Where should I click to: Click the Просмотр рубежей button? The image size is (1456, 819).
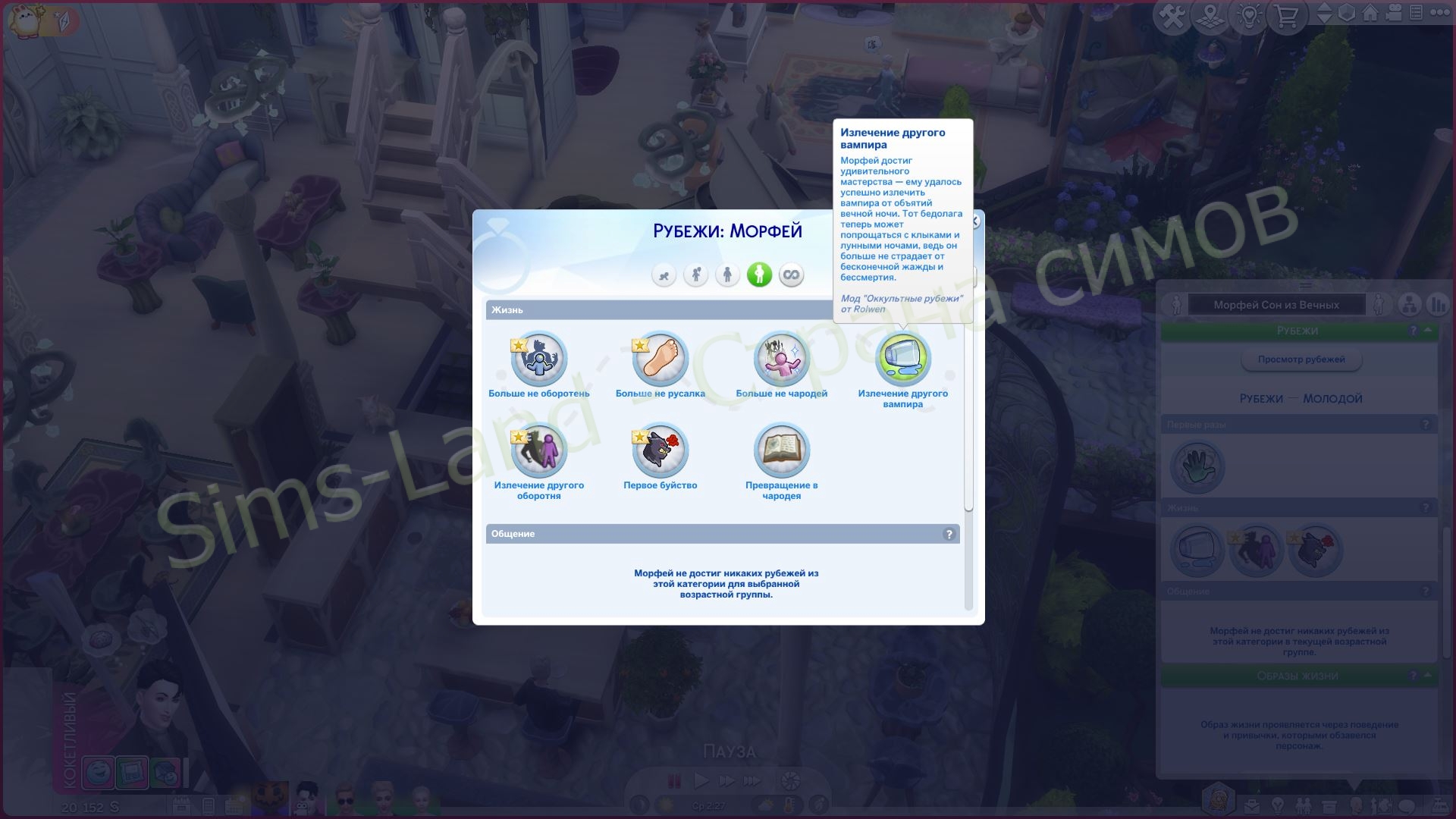[x=1301, y=359]
